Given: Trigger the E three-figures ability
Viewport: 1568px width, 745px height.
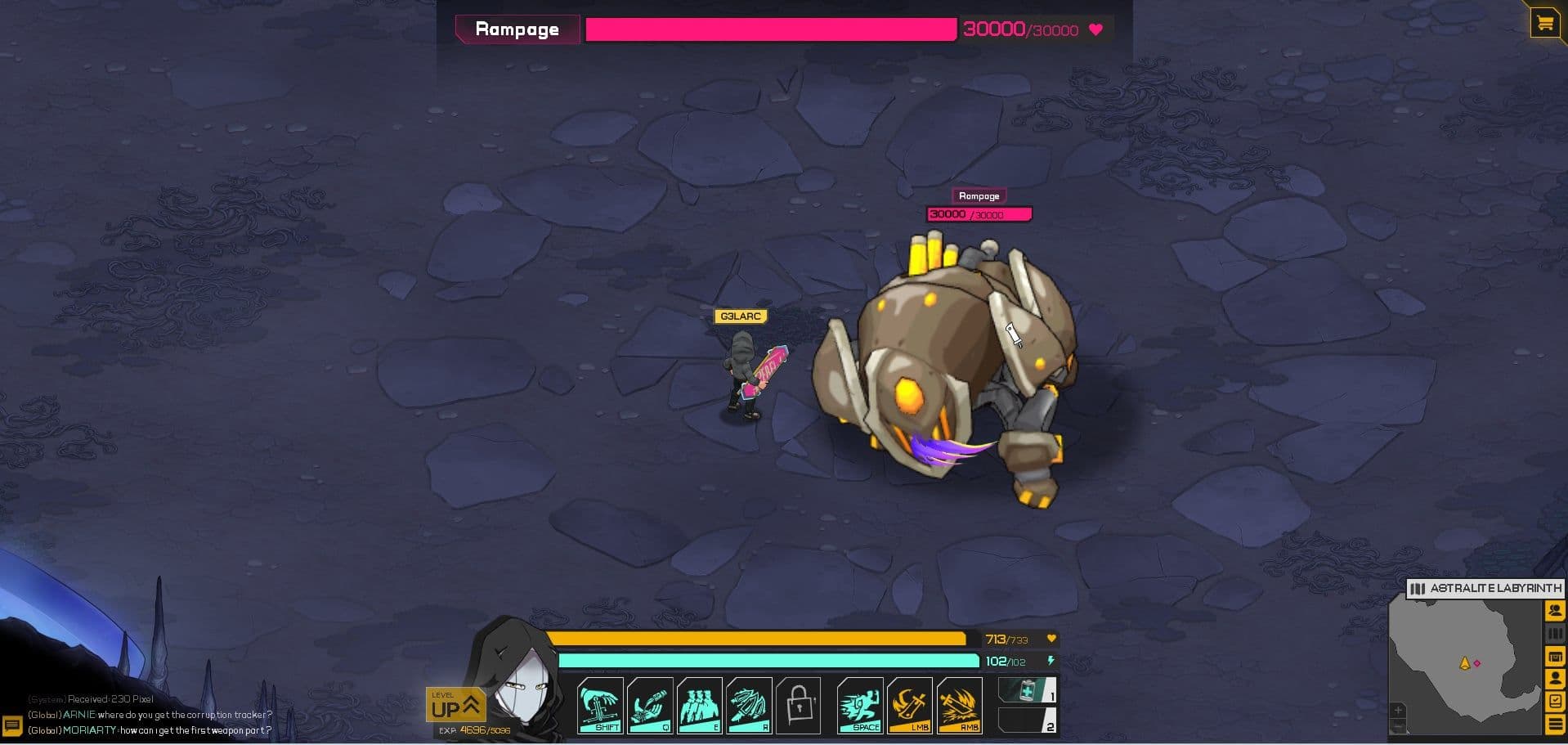Looking at the screenshot, I should (x=700, y=706).
